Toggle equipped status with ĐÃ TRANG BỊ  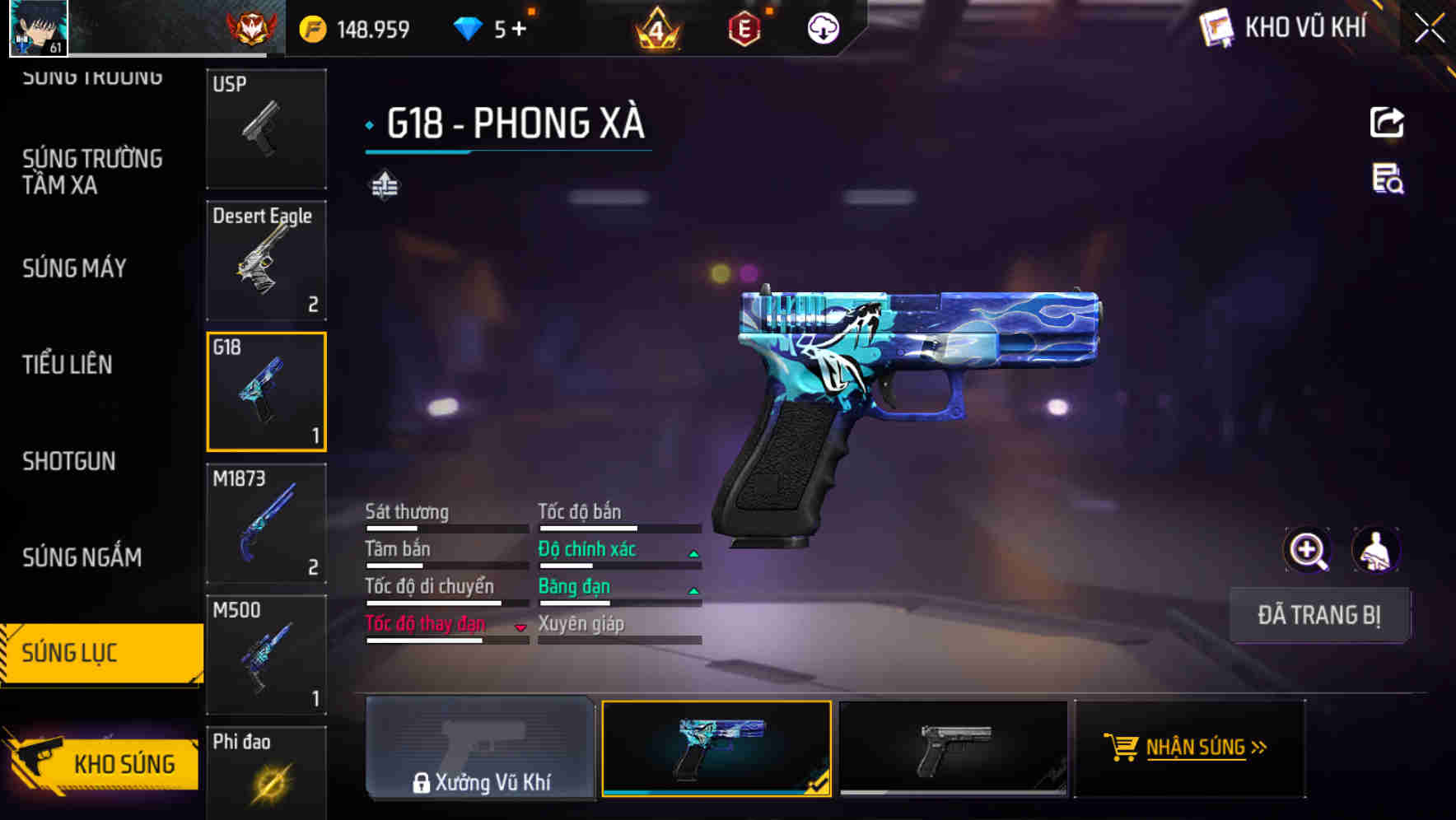click(1319, 616)
